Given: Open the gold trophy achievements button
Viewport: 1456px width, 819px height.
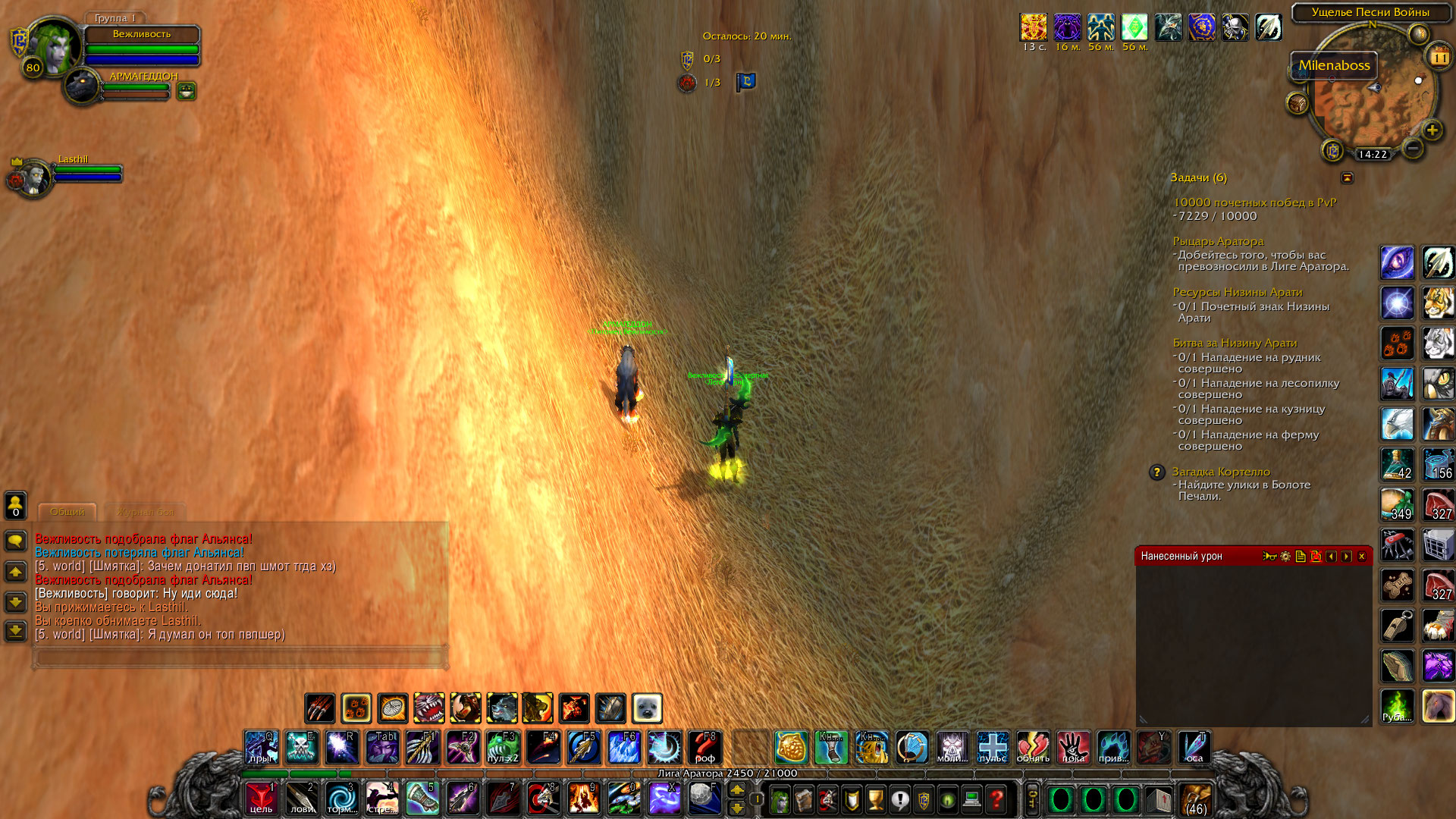Looking at the screenshot, I should click(876, 799).
